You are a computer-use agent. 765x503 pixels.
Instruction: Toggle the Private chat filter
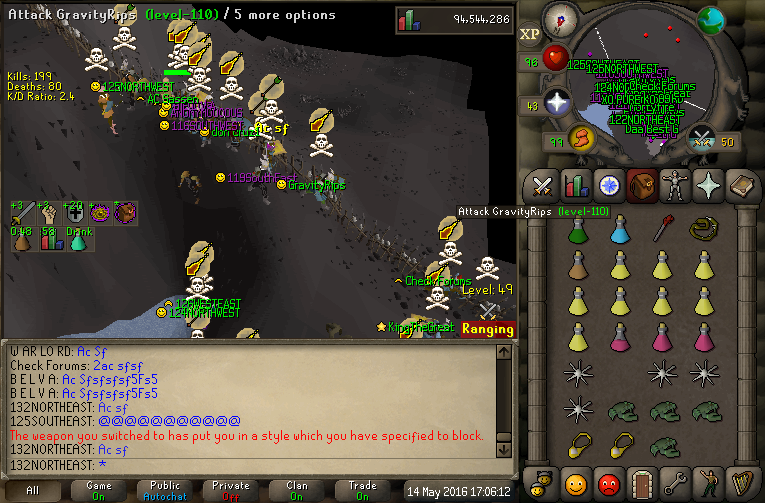coord(231,490)
